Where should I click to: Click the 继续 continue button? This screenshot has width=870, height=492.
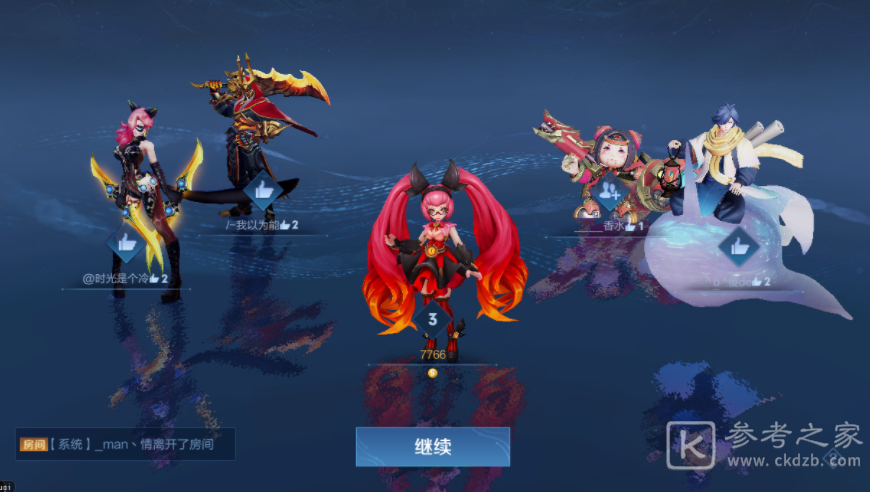click(x=432, y=447)
